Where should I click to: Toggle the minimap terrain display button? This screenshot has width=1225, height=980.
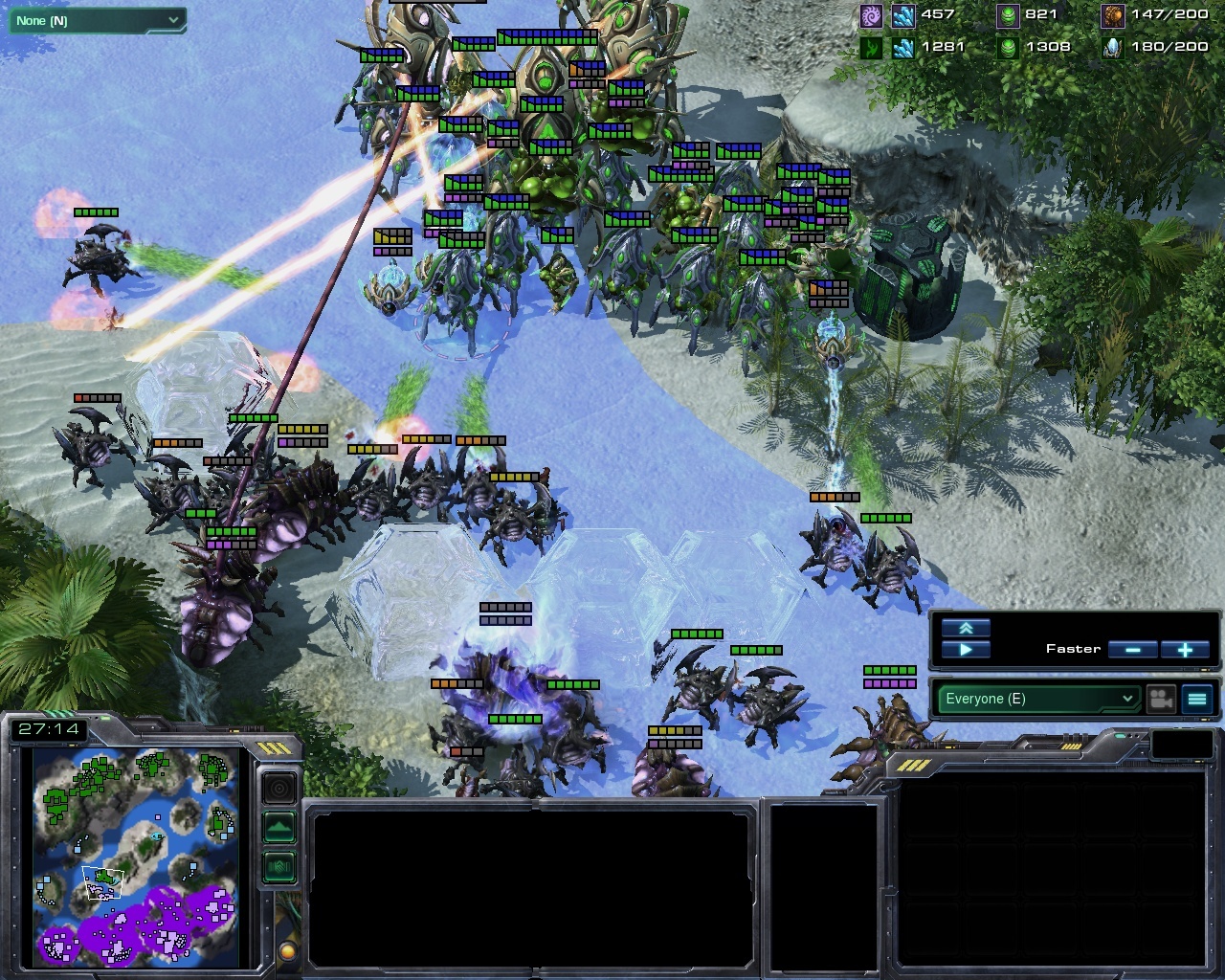tap(278, 827)
